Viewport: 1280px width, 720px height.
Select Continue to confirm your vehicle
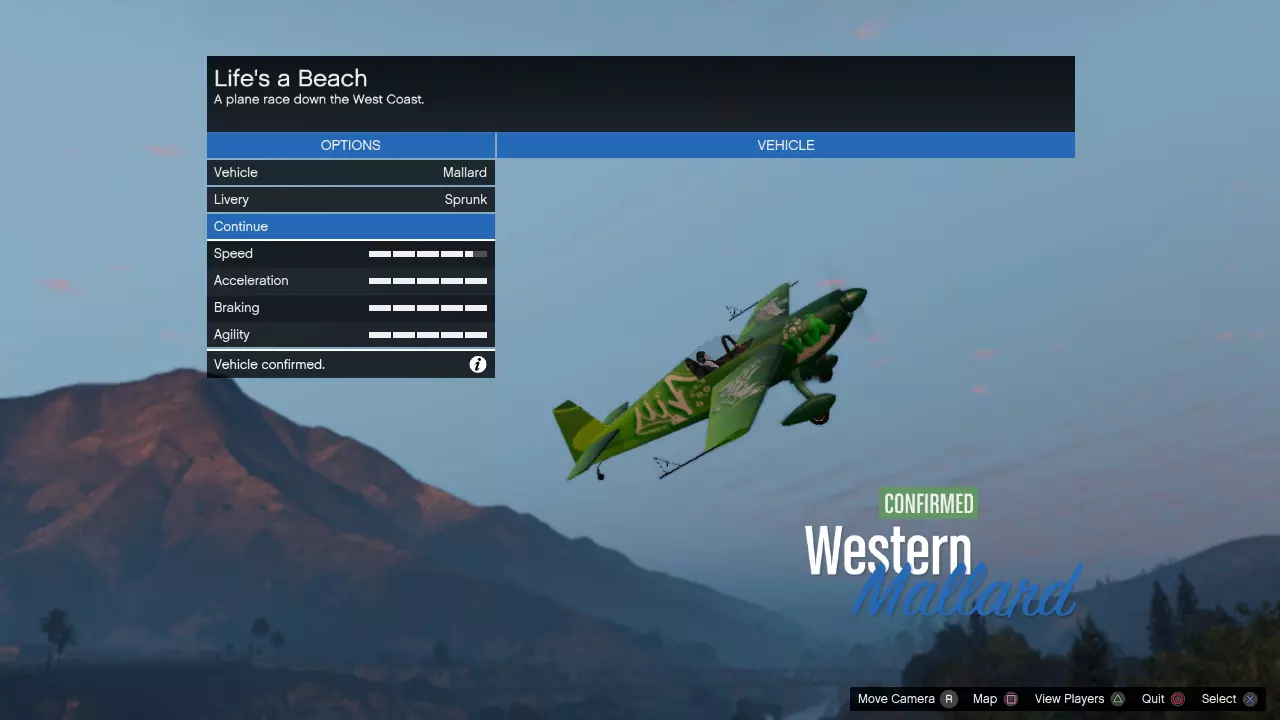tap(350, 226)
